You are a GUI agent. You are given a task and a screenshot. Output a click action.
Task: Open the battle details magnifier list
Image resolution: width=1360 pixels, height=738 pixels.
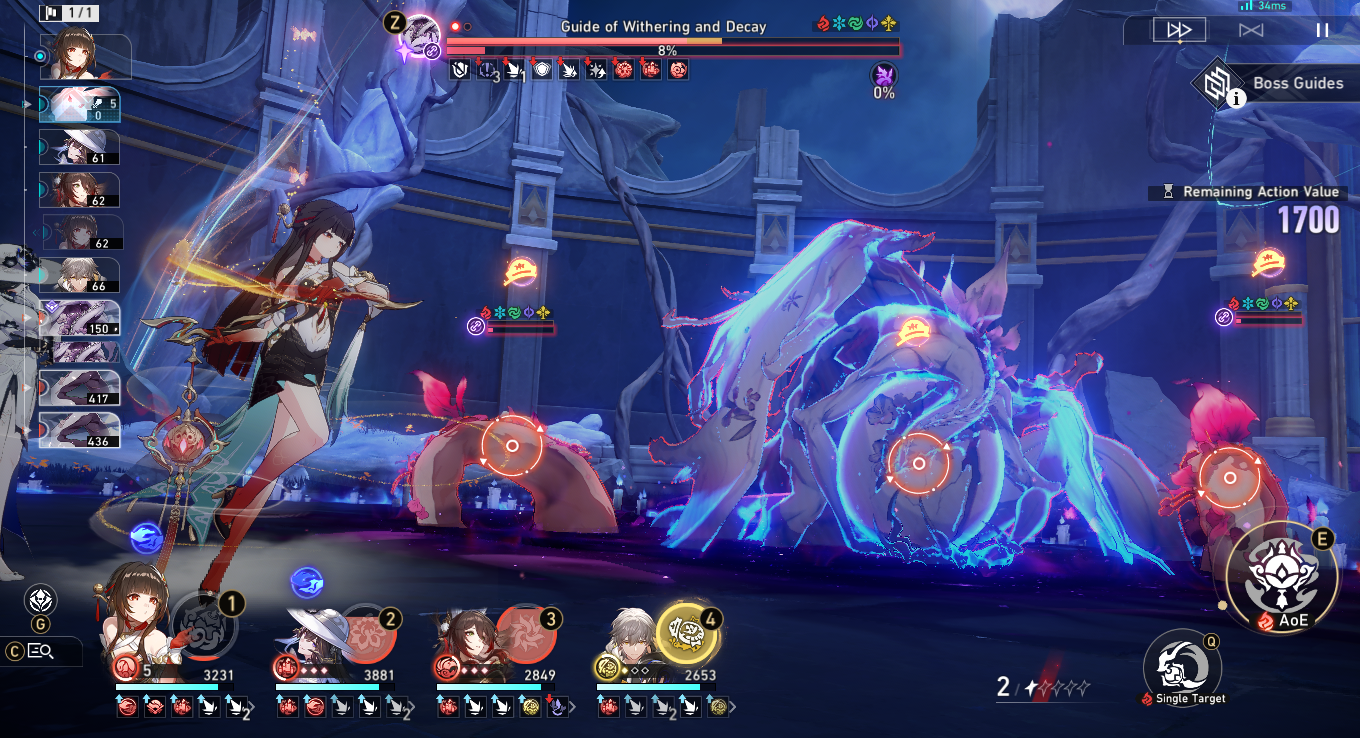41,652
